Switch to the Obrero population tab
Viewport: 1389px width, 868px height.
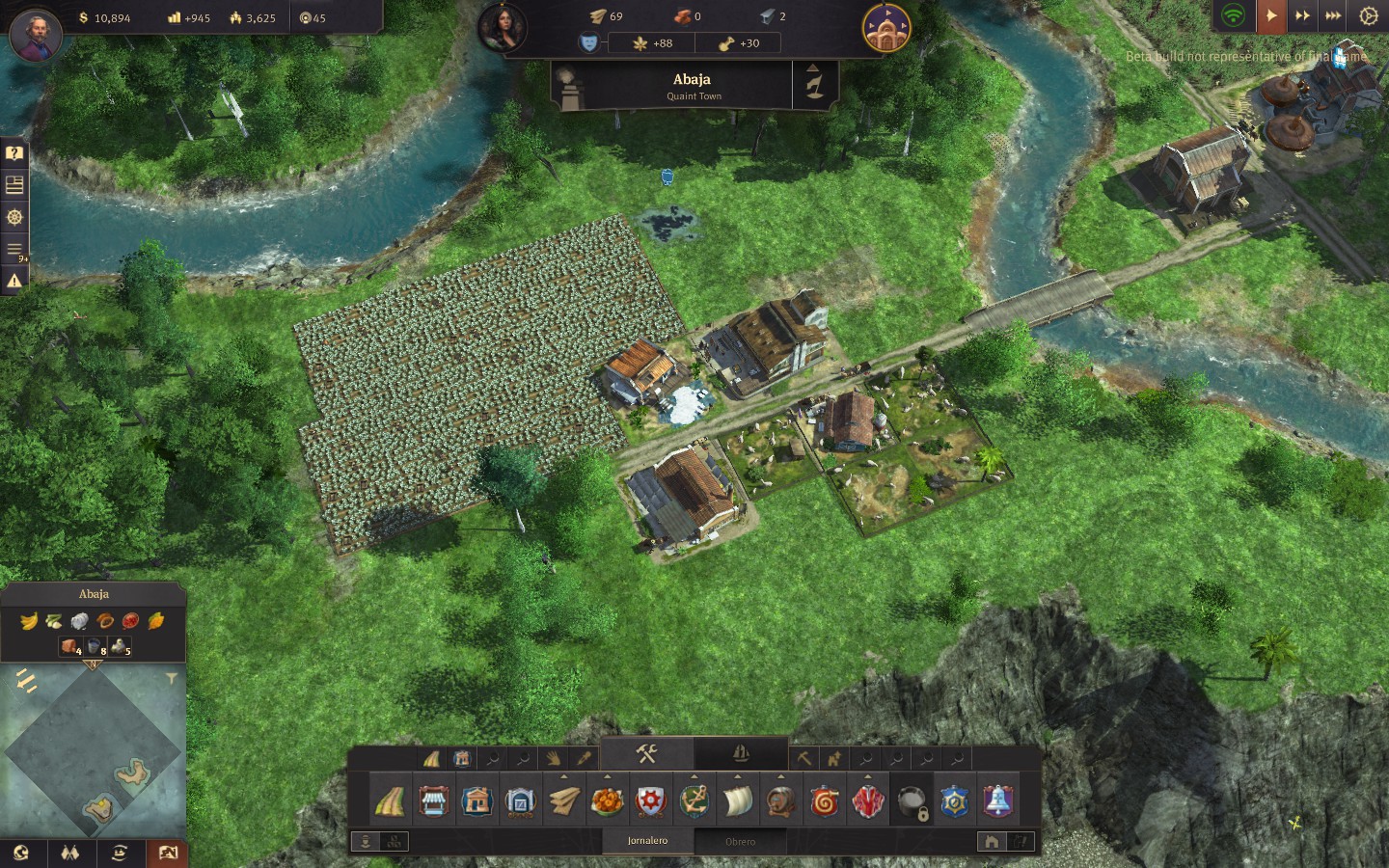click(740, 841)
